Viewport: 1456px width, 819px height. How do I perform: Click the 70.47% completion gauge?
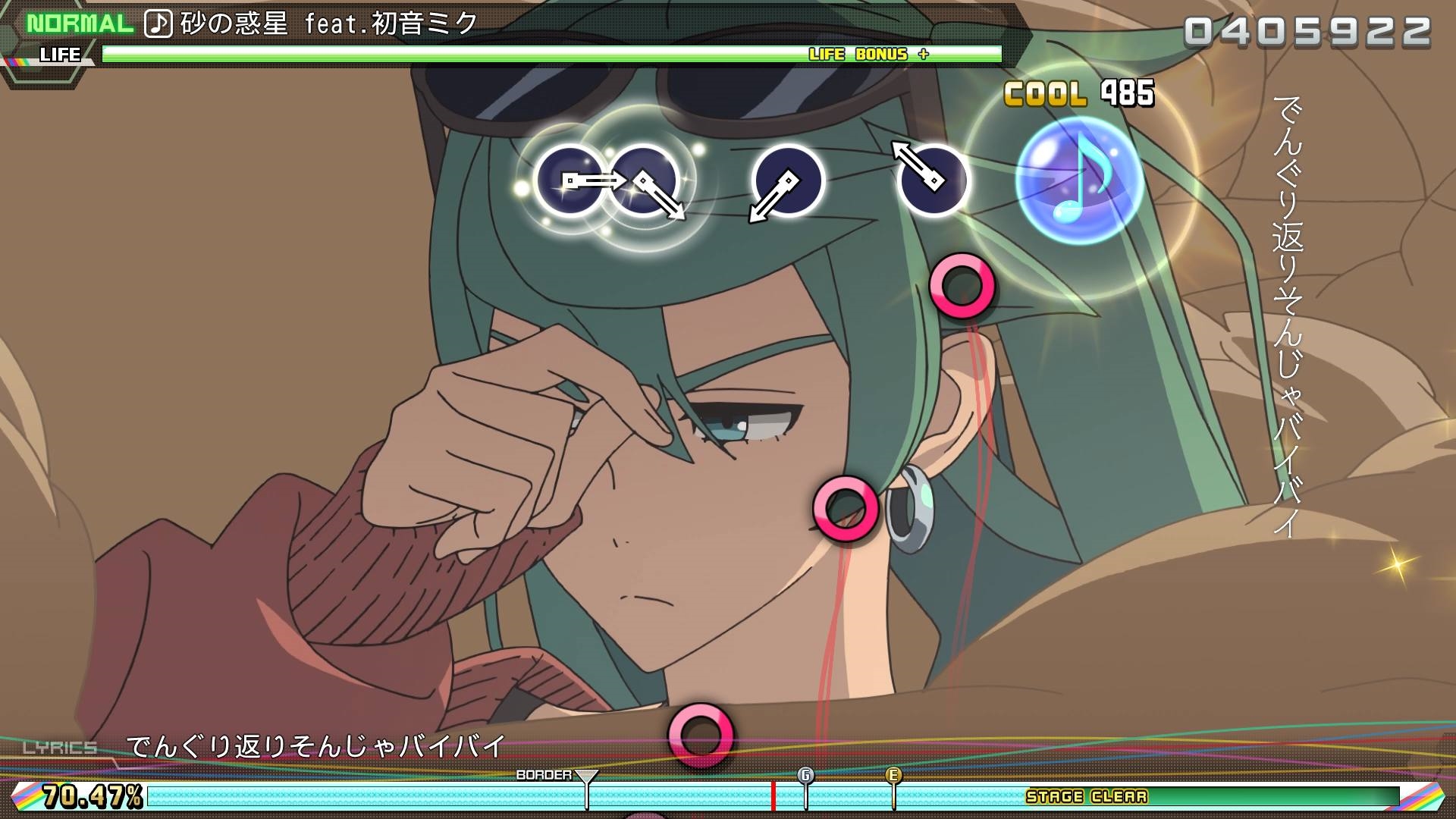91,795
